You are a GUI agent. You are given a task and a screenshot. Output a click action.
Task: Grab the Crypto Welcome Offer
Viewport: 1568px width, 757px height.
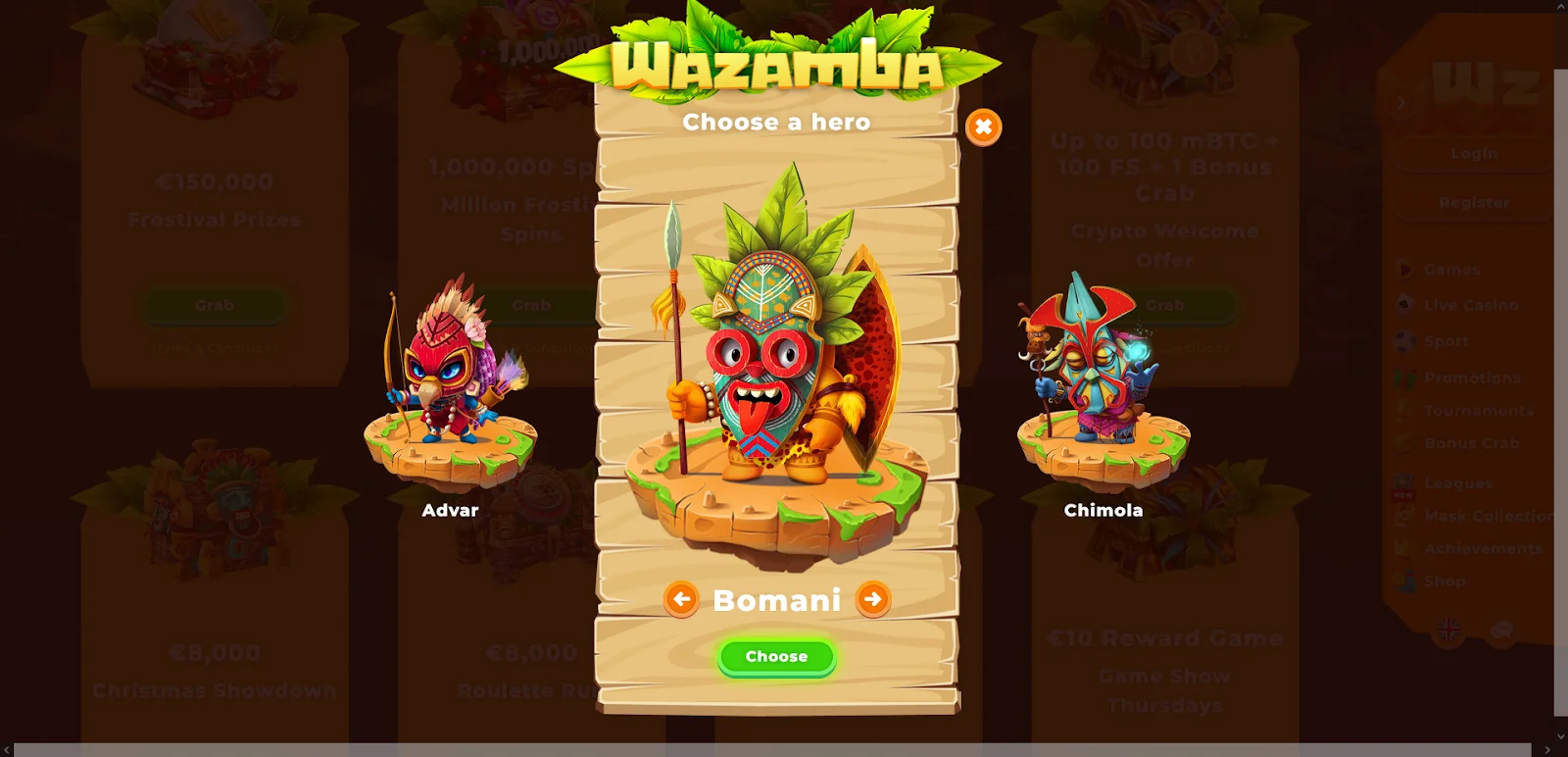pos(1164,305)
